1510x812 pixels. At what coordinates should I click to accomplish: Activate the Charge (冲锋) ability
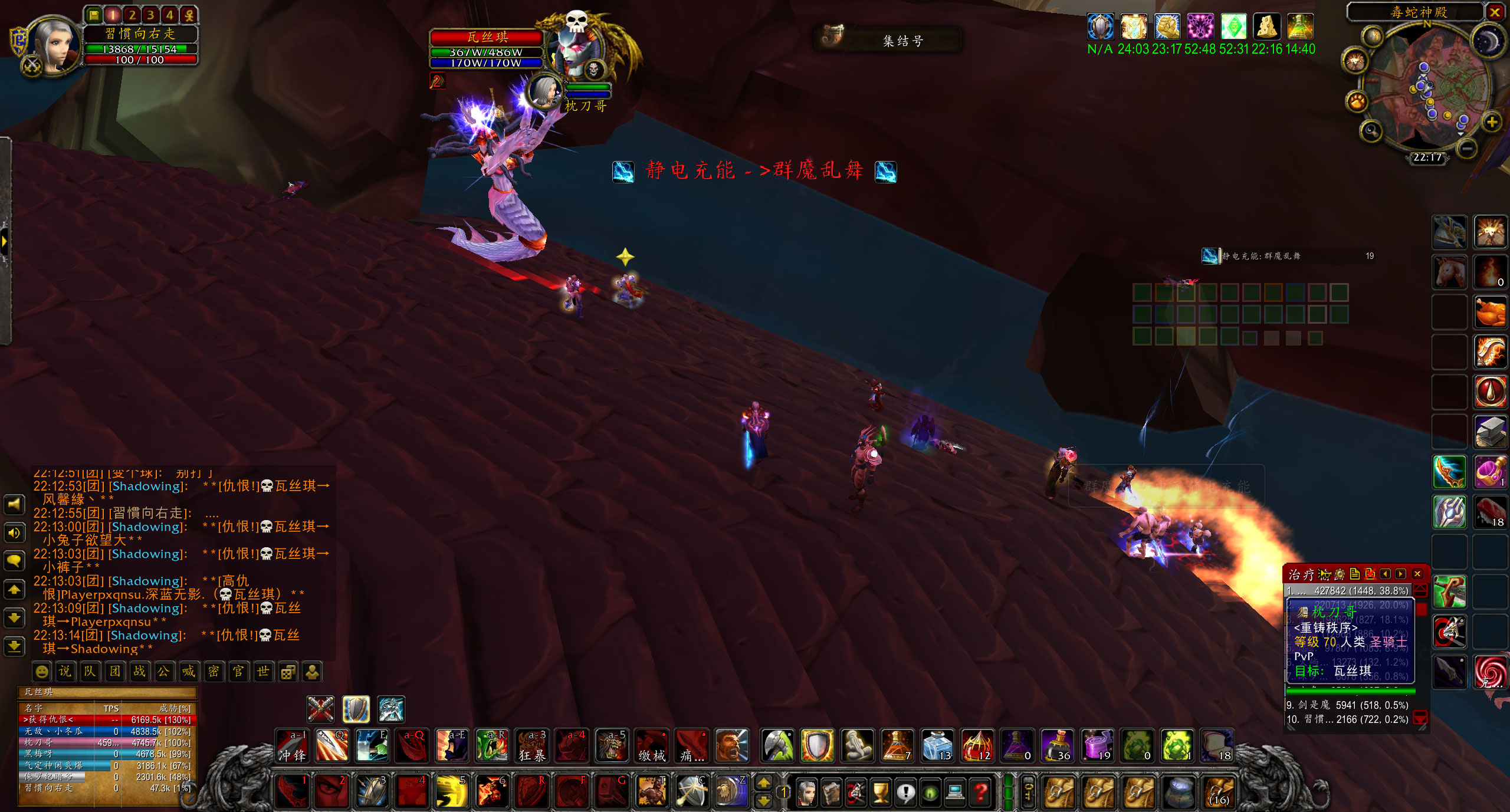tap(293, 746)
